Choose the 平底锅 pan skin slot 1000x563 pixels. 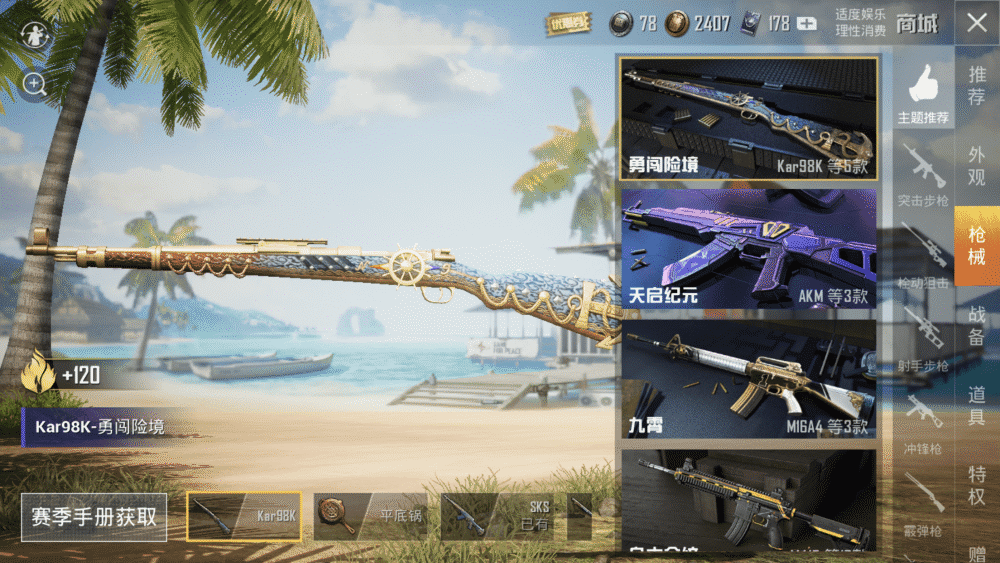point(370,516)
